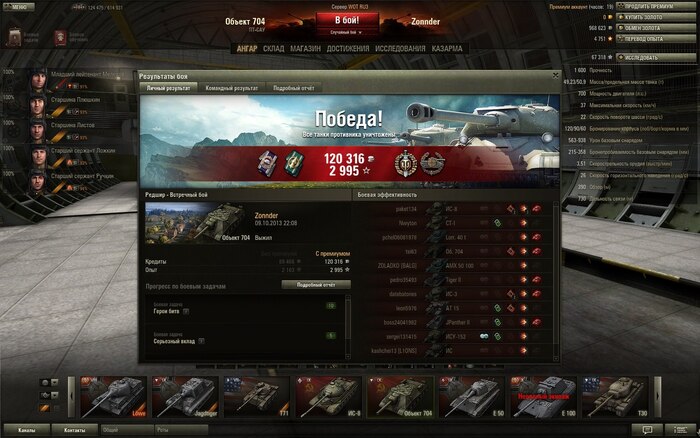Switch to the «Склад» section

tap(274, 48)
